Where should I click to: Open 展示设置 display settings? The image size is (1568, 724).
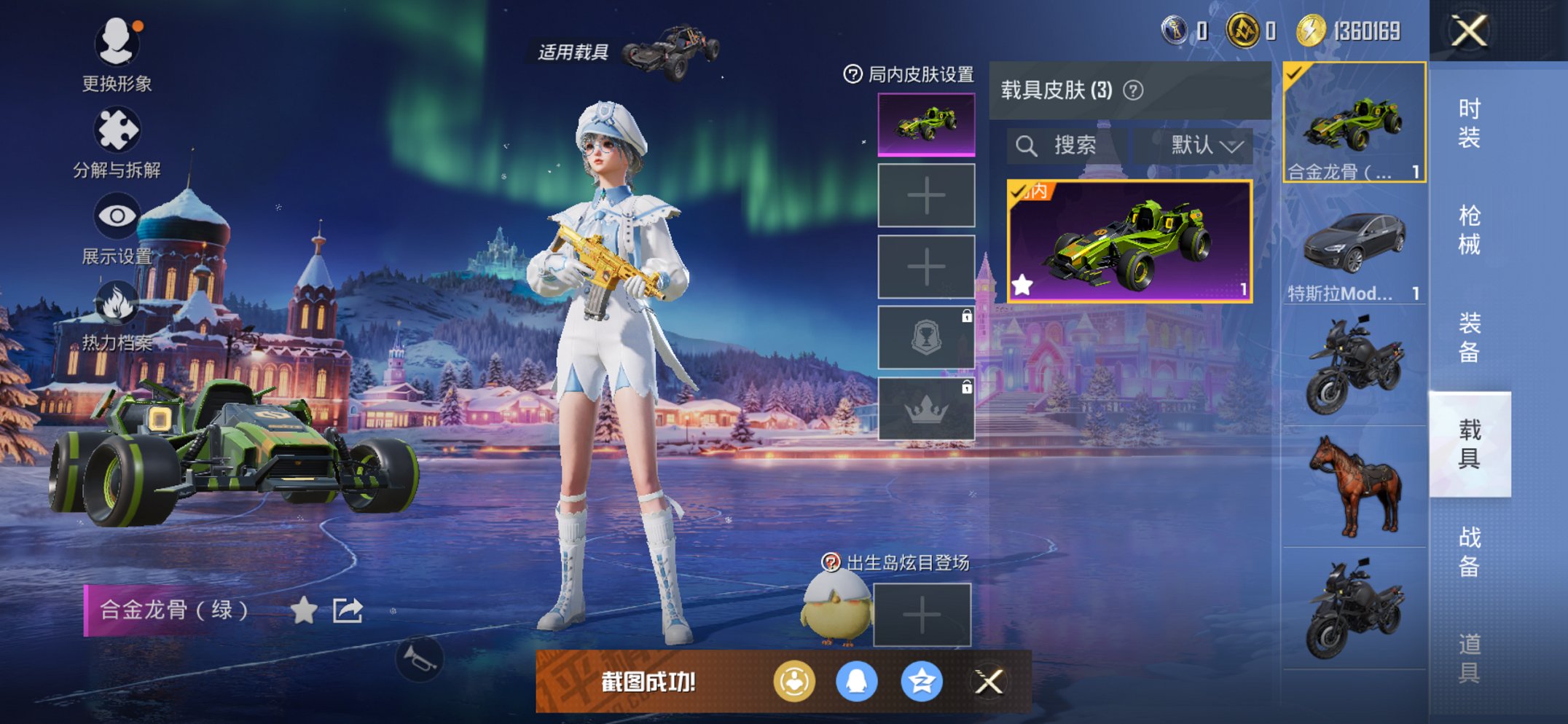pos(117,216)
